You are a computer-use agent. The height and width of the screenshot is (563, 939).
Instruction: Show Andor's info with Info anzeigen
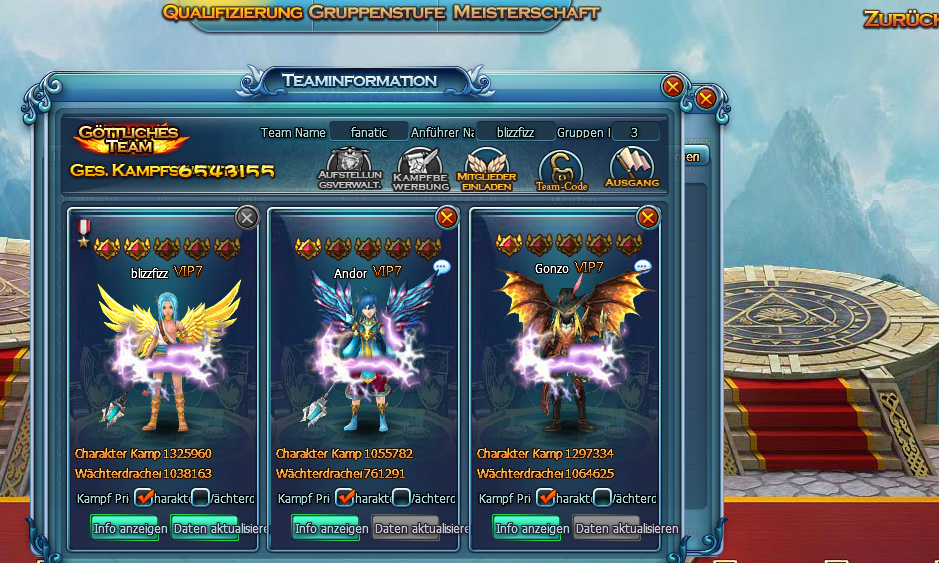coord(325,528)
